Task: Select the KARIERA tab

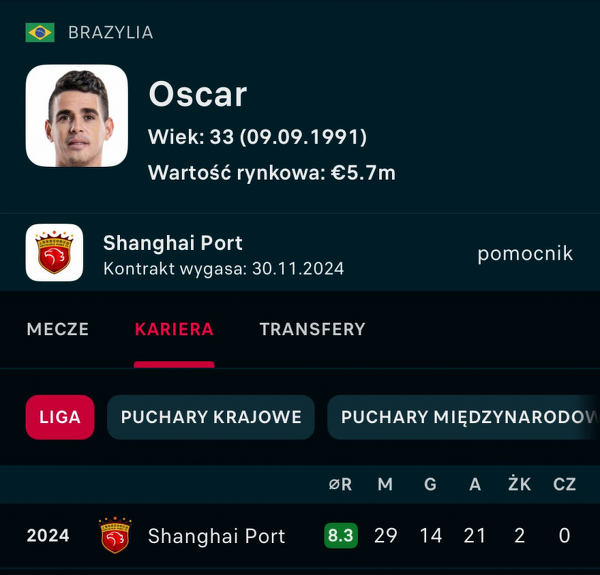Action: tap(174, 329)
